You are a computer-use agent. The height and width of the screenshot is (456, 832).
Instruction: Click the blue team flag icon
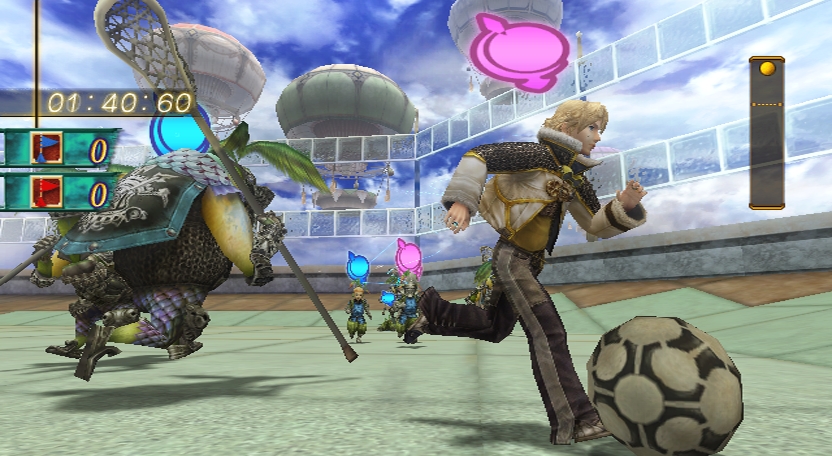[x=47, y=149]
